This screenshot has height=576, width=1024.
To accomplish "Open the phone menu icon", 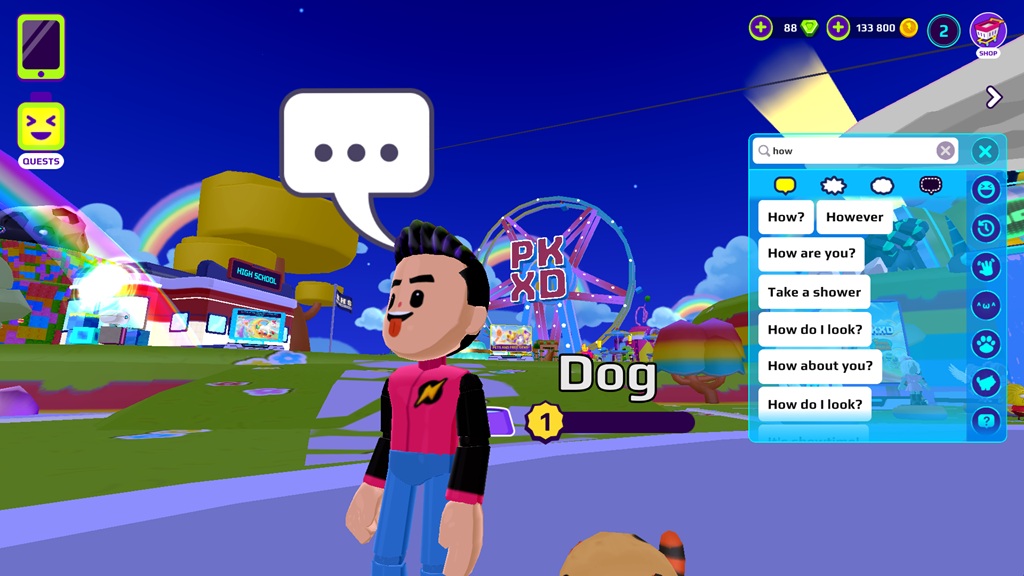I will point(41,47).
